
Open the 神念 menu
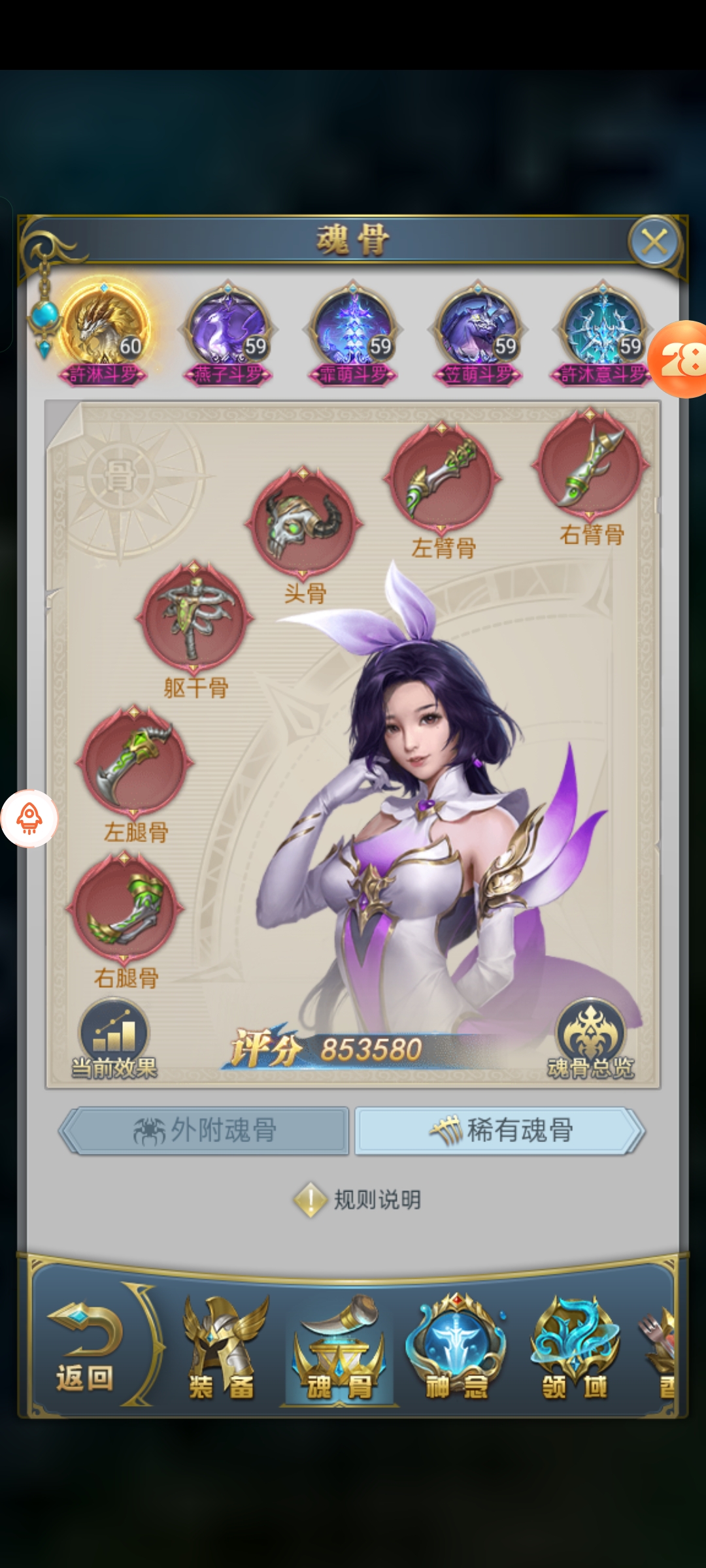[x=457, y=1350]
